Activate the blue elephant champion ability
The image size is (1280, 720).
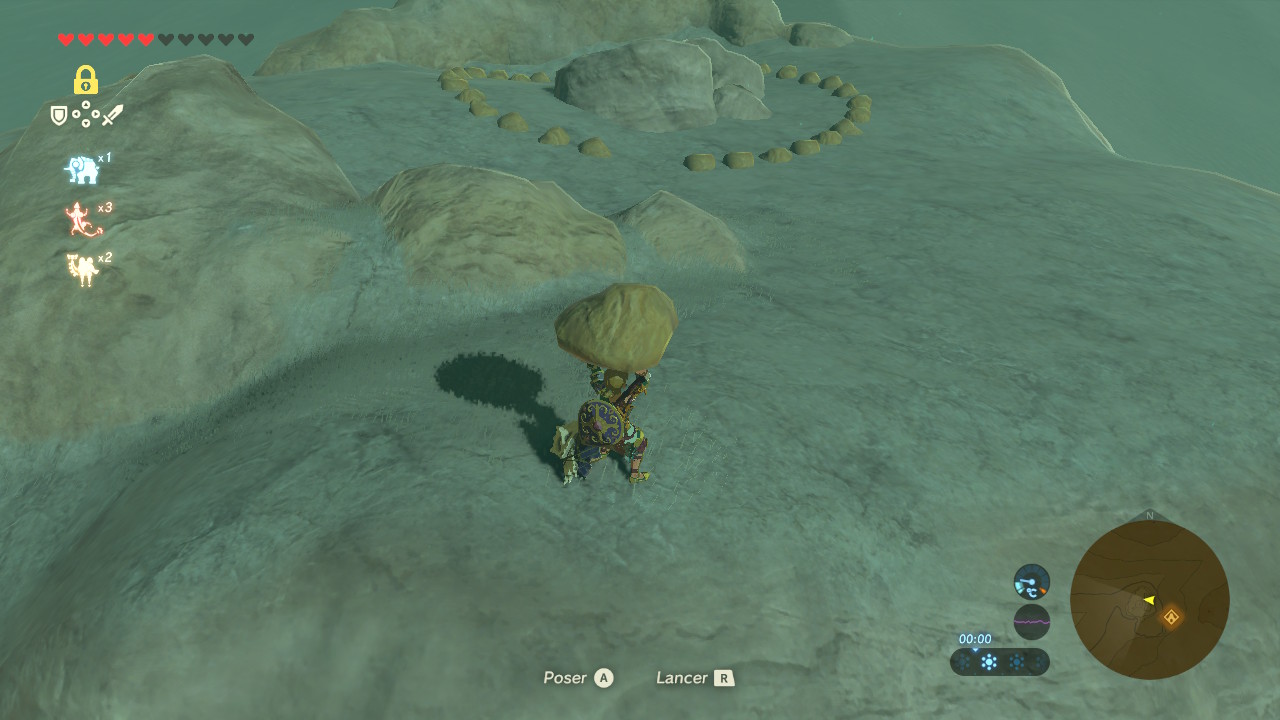[82, 170]
